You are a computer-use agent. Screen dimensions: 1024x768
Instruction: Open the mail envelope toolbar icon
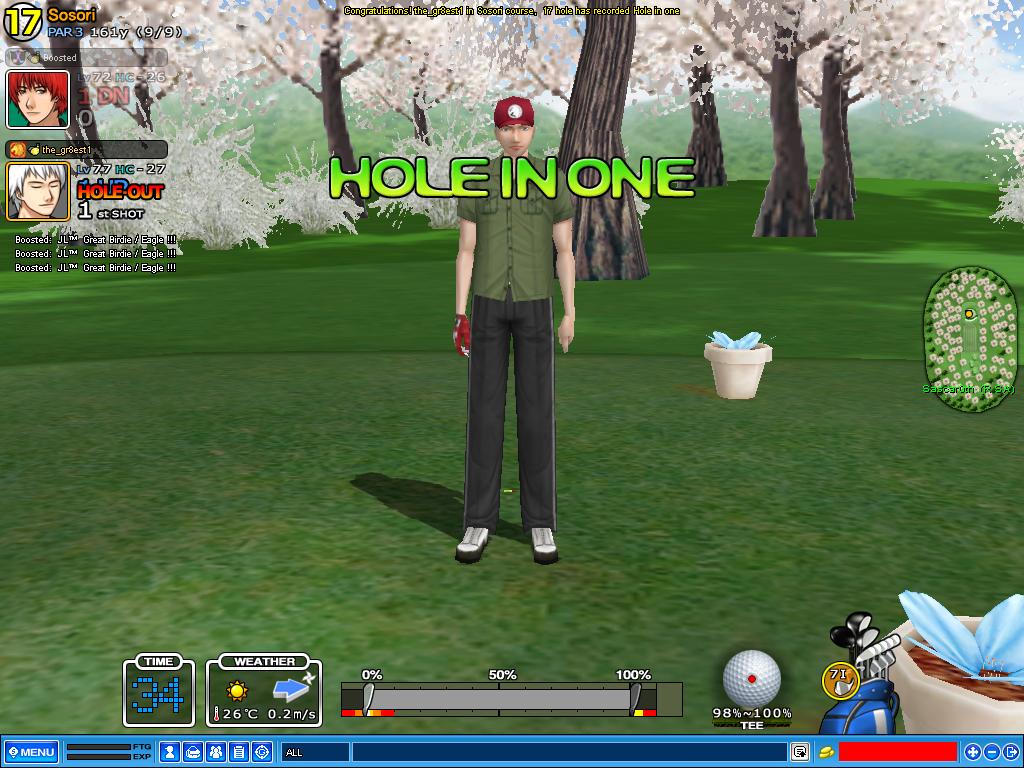coord(194,752)
